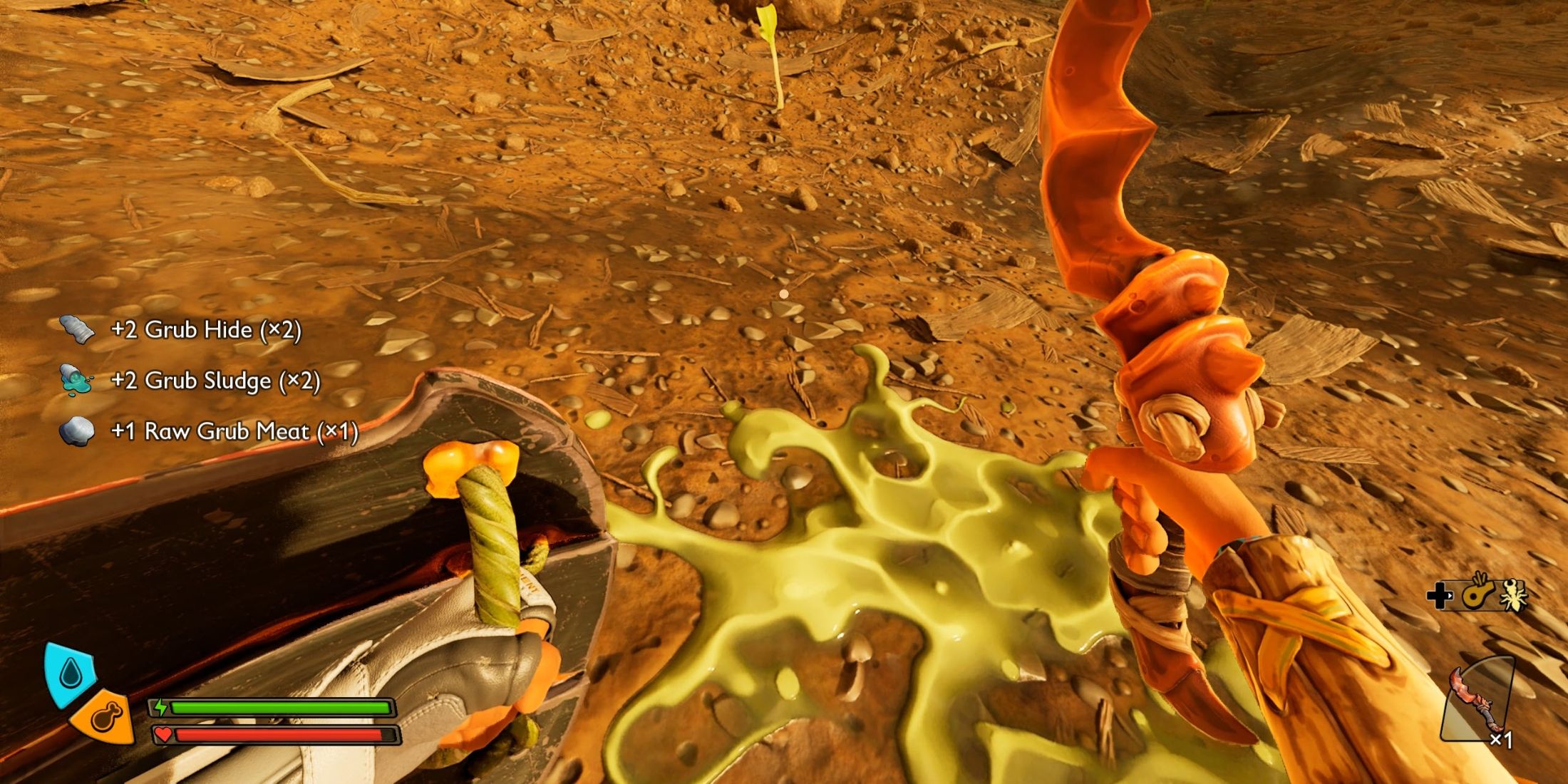Check the blue water droplet thirst icon
This screenshot has height=784, width=1568.
pos(69,671)
